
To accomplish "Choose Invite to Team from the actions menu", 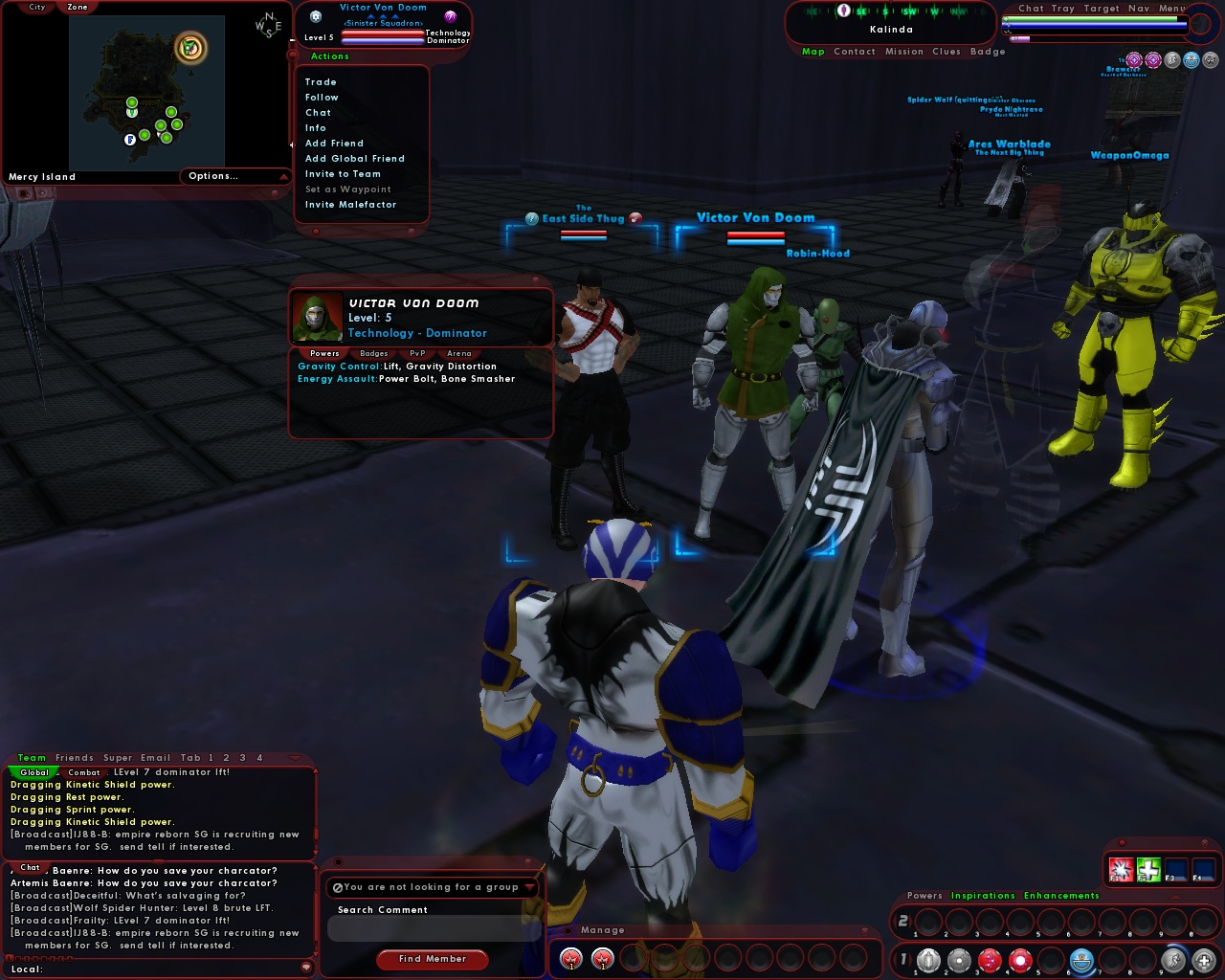I will (x=342, y=173).
